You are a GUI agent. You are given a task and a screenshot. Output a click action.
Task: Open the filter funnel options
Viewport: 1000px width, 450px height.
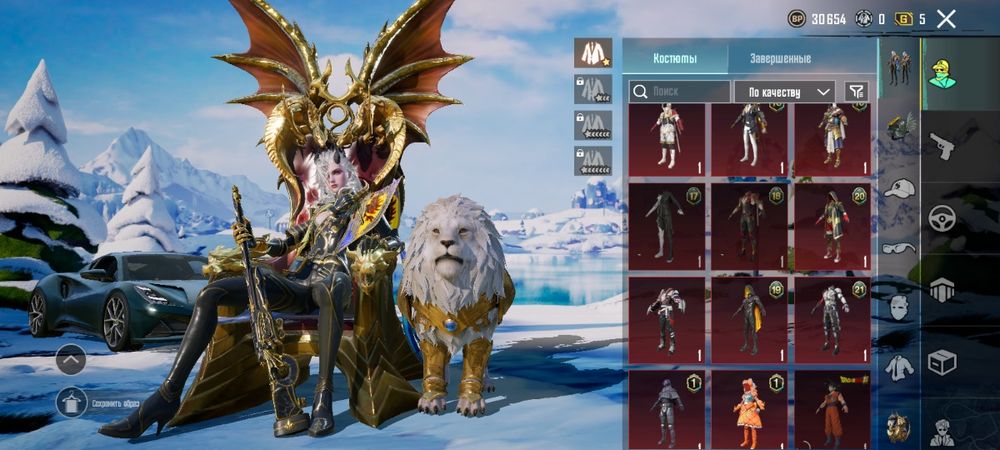[x=856, y=91]
